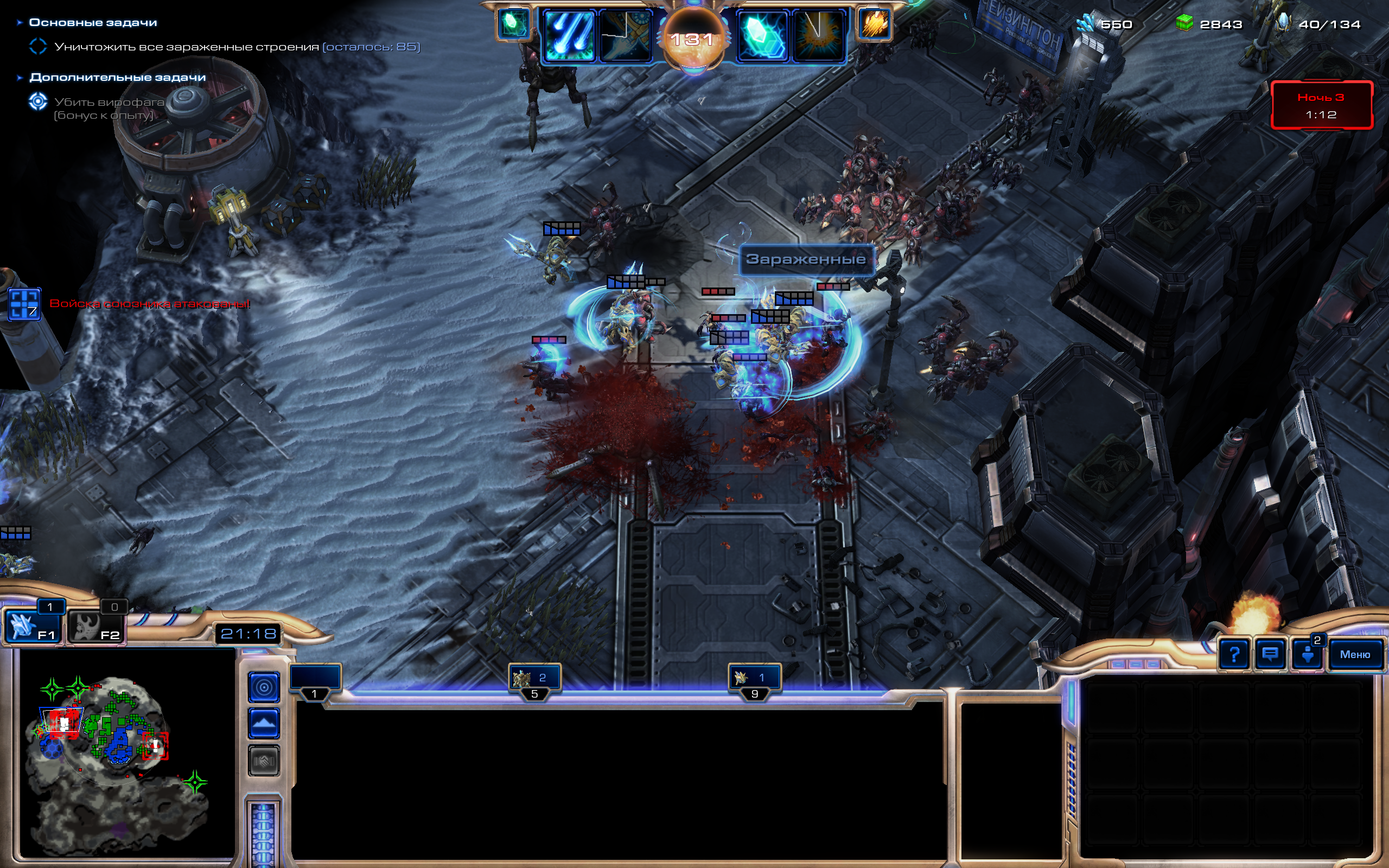Open the help question mark button
The height and width of the screenshot is (868, 1389).
pos(1234,654)
